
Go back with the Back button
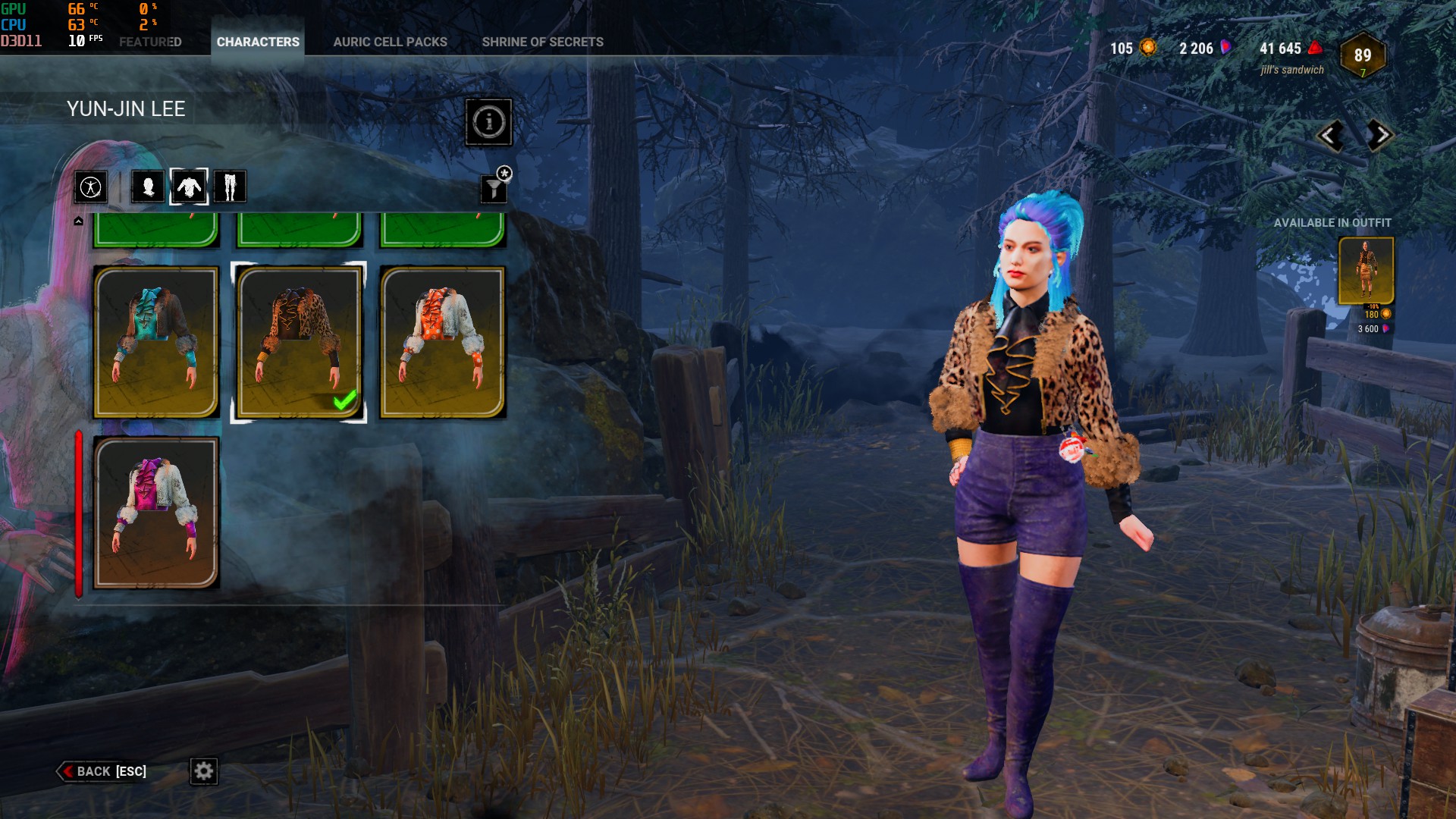(102, 771)
